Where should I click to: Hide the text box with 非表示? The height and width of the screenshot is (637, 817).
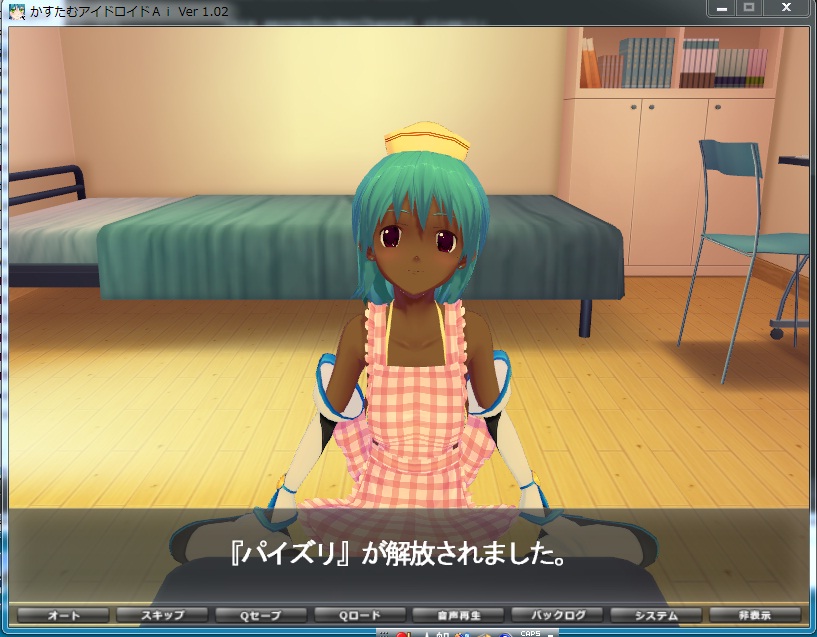[x=755, y=615]
